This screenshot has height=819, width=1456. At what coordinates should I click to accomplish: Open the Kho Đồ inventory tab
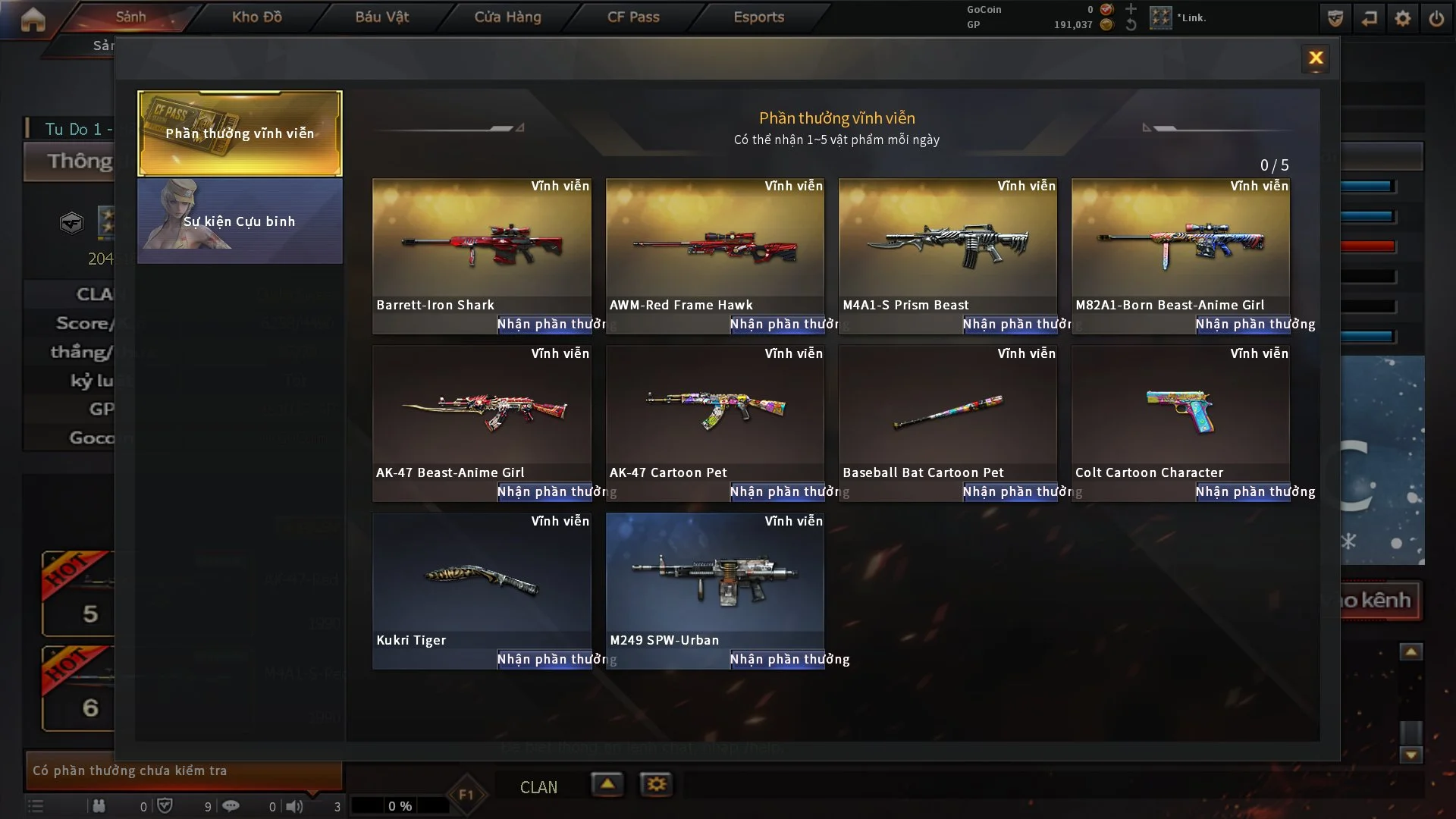(x=257, y=17)
